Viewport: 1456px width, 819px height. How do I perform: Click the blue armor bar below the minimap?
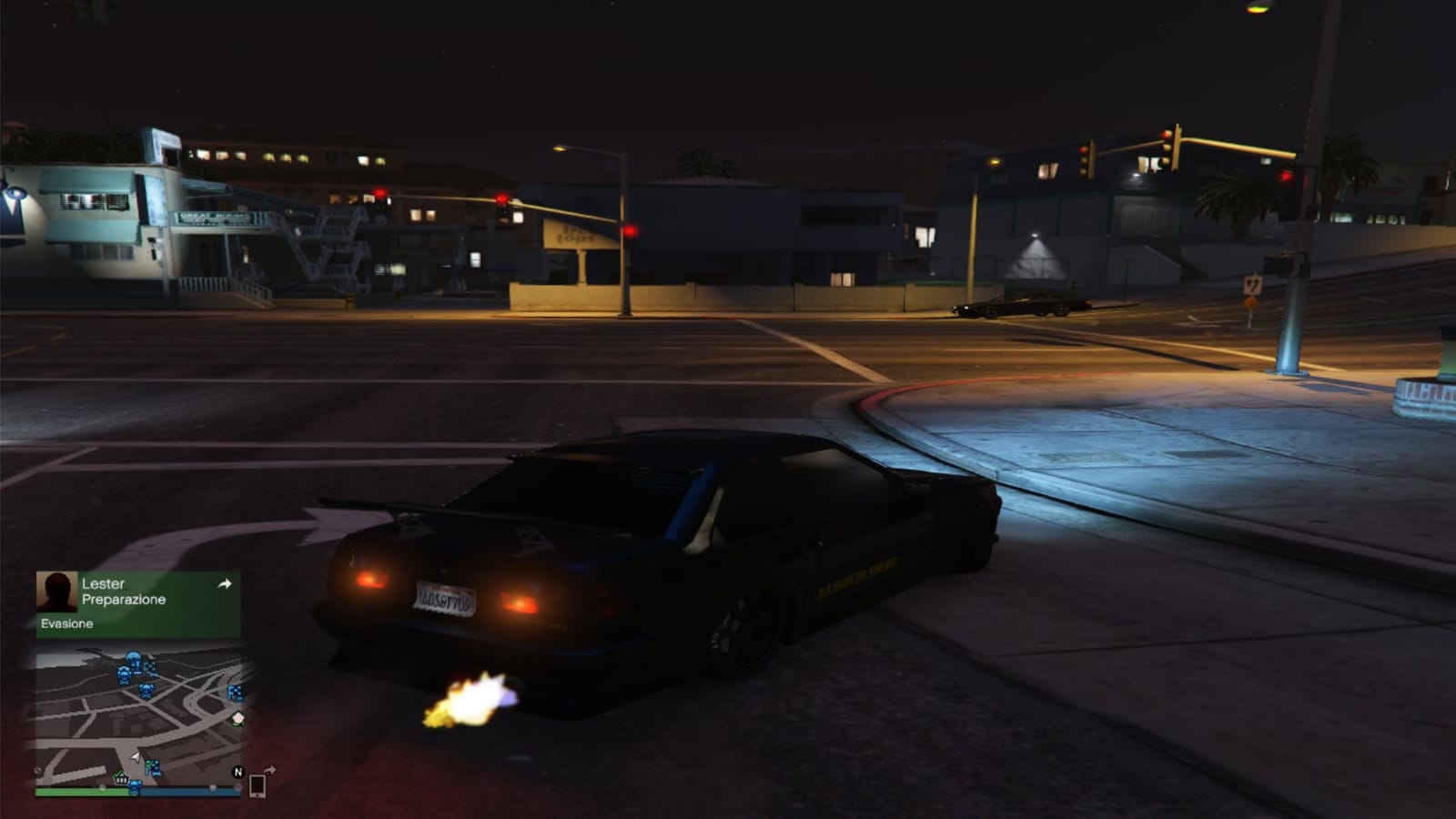pos(191,791)
